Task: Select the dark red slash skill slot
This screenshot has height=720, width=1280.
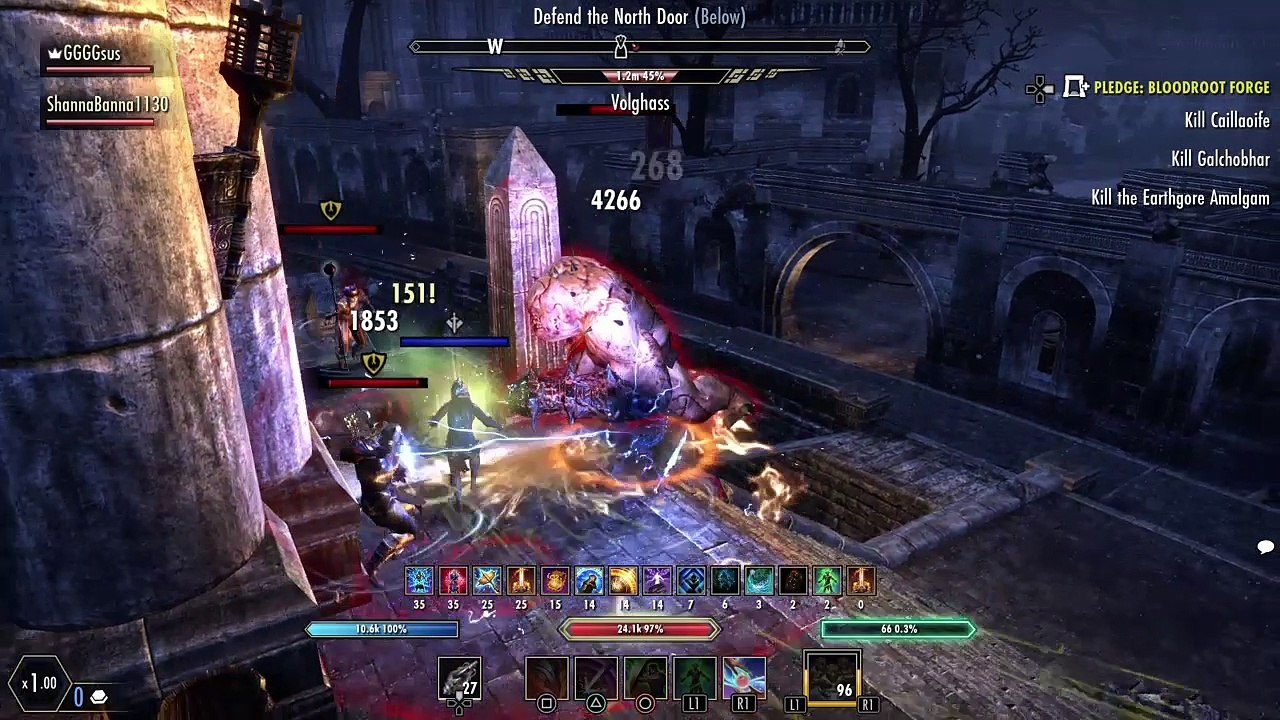Action: [x=547, y=678]
